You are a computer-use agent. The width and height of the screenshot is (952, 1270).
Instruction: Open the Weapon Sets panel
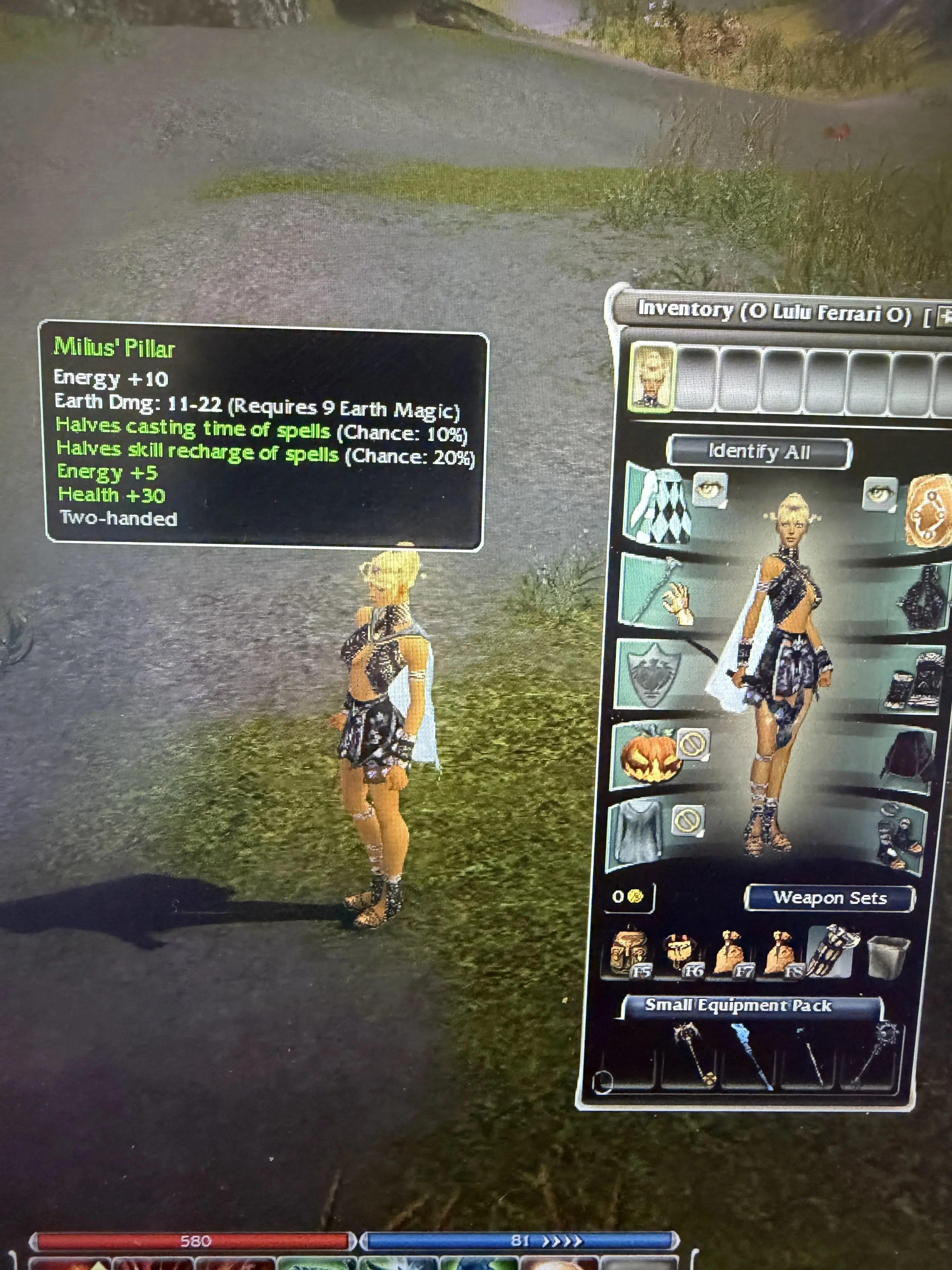pyautogui.click(x=829, y=898)
